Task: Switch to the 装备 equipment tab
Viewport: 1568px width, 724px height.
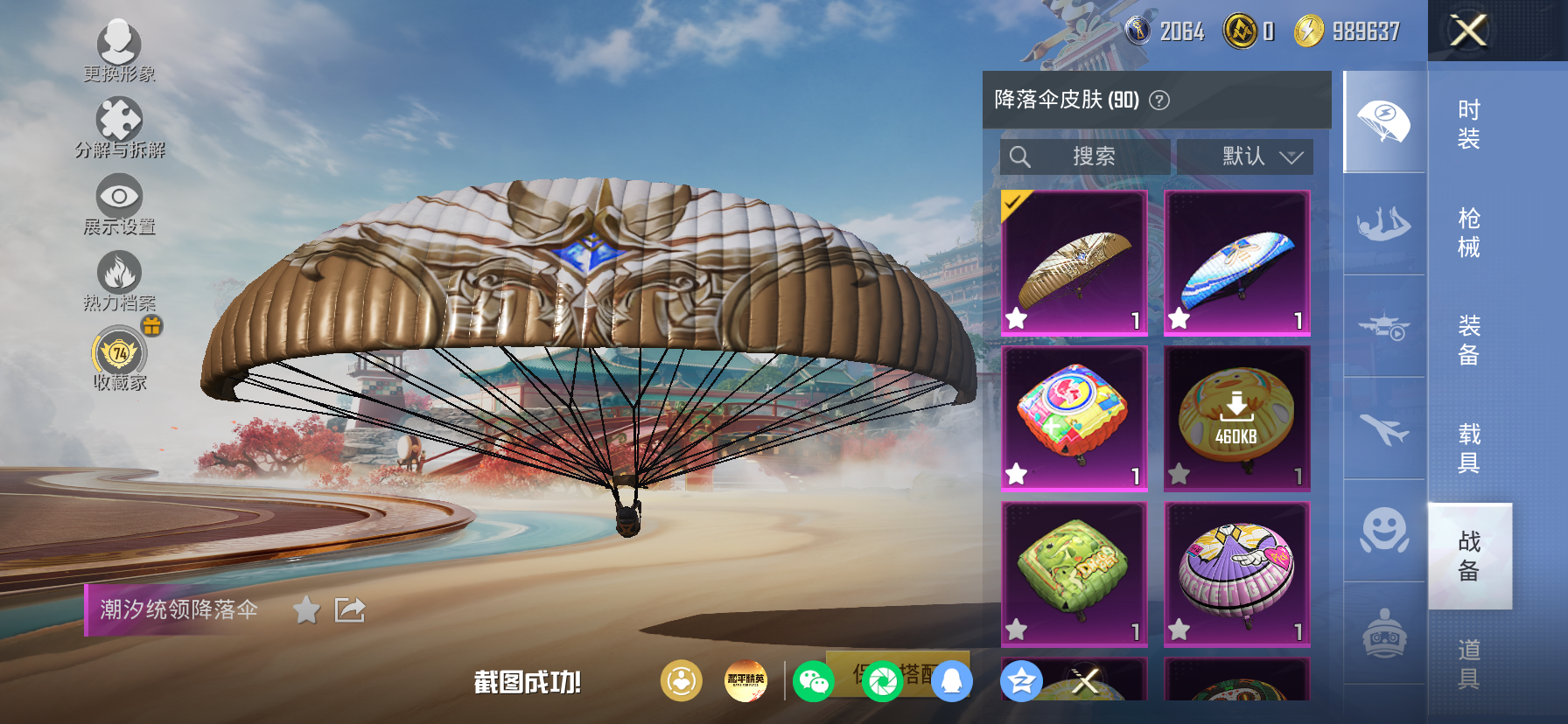Action: pyautogui.click(x=1469, y=339)
